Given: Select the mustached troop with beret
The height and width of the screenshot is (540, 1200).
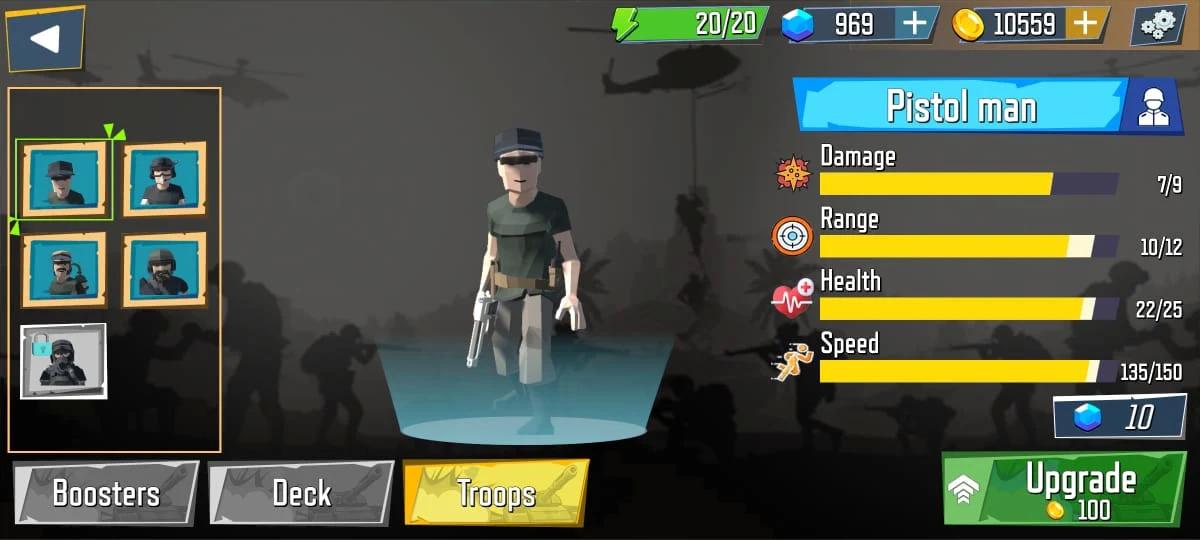Looking at the screenshot, I should 64,269.
